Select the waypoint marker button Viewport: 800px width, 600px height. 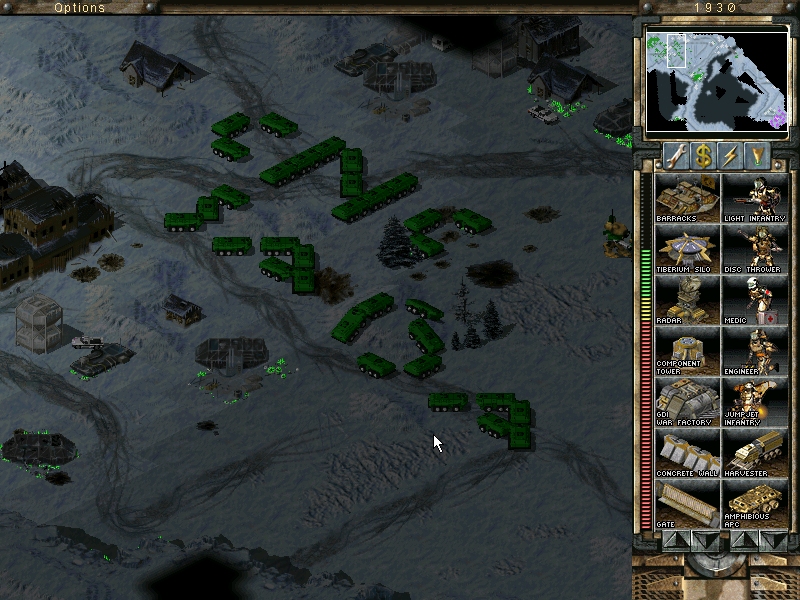coord(759,155)
